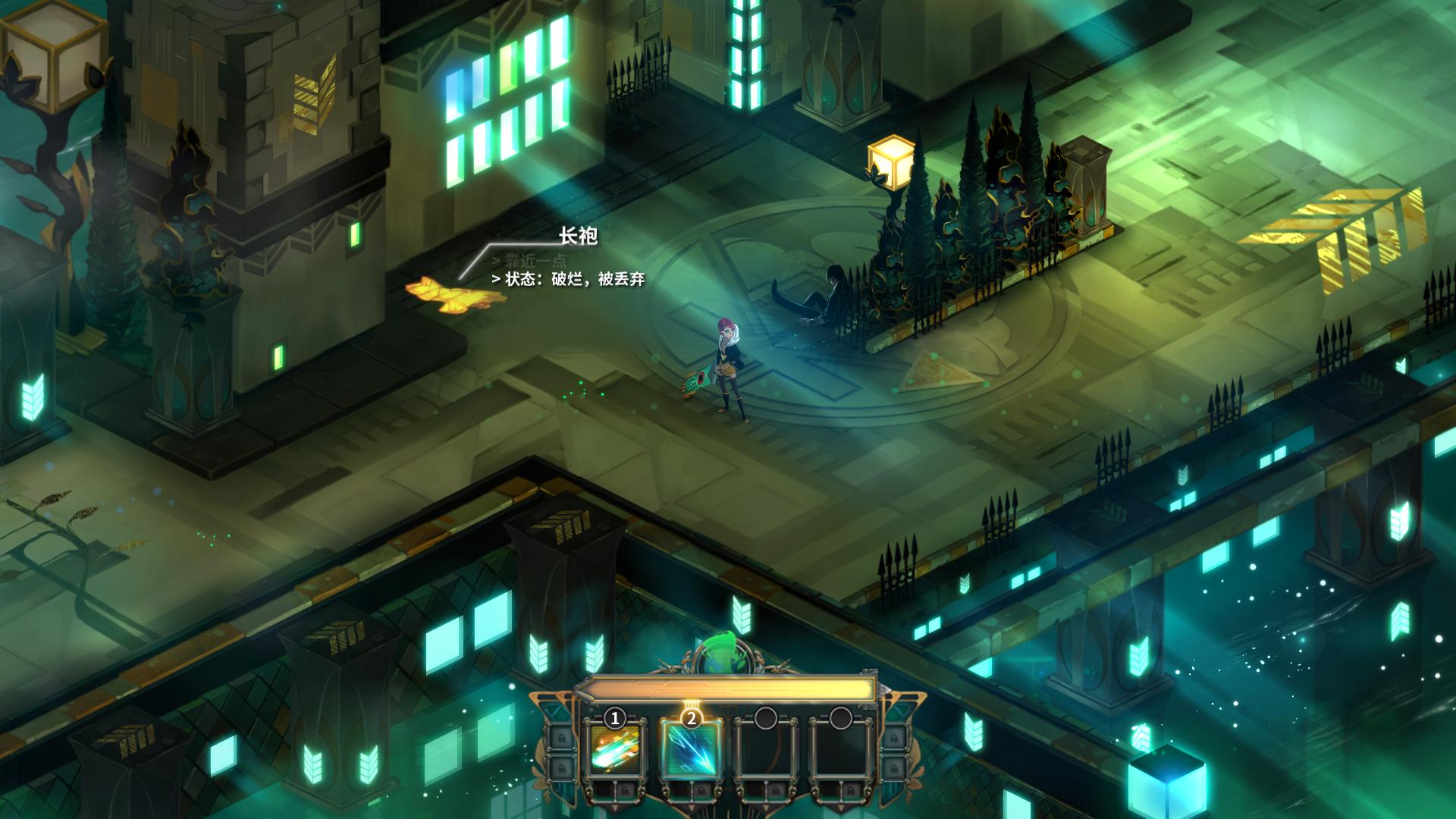Click the lock icon beneath the Breach ability
Viewport: 1456px width, 819px height.
point(702,790)
